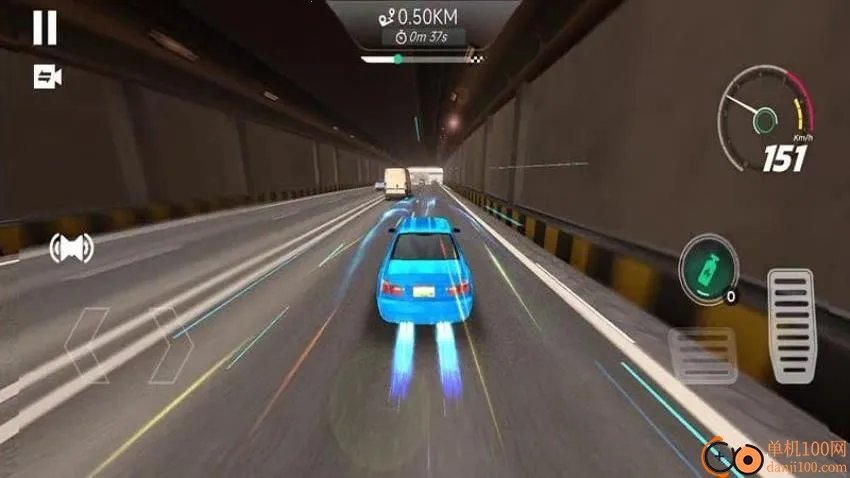Sound the car horn
The width and height of the screenshot is (850, 478).
71,248
